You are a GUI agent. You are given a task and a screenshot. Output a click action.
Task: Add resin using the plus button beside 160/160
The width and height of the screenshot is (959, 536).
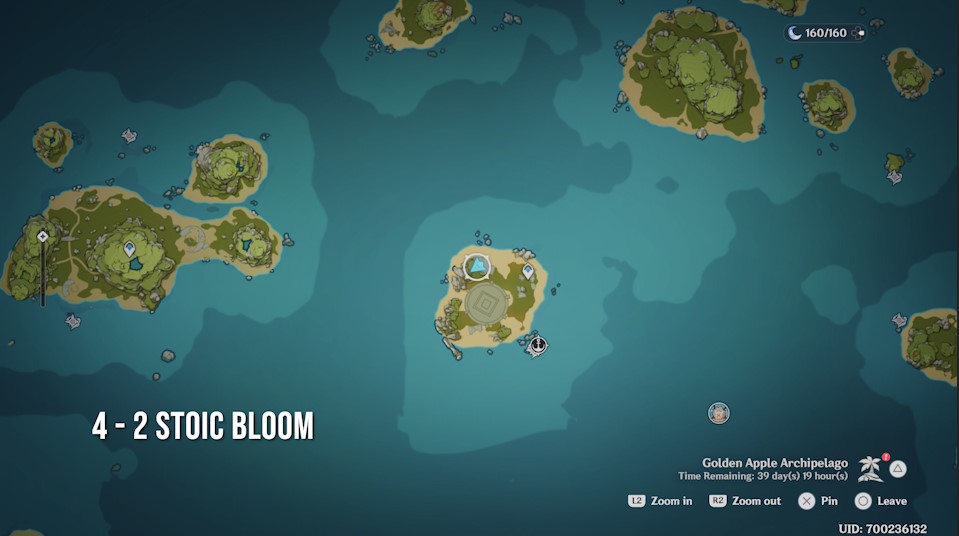point(861,33)
